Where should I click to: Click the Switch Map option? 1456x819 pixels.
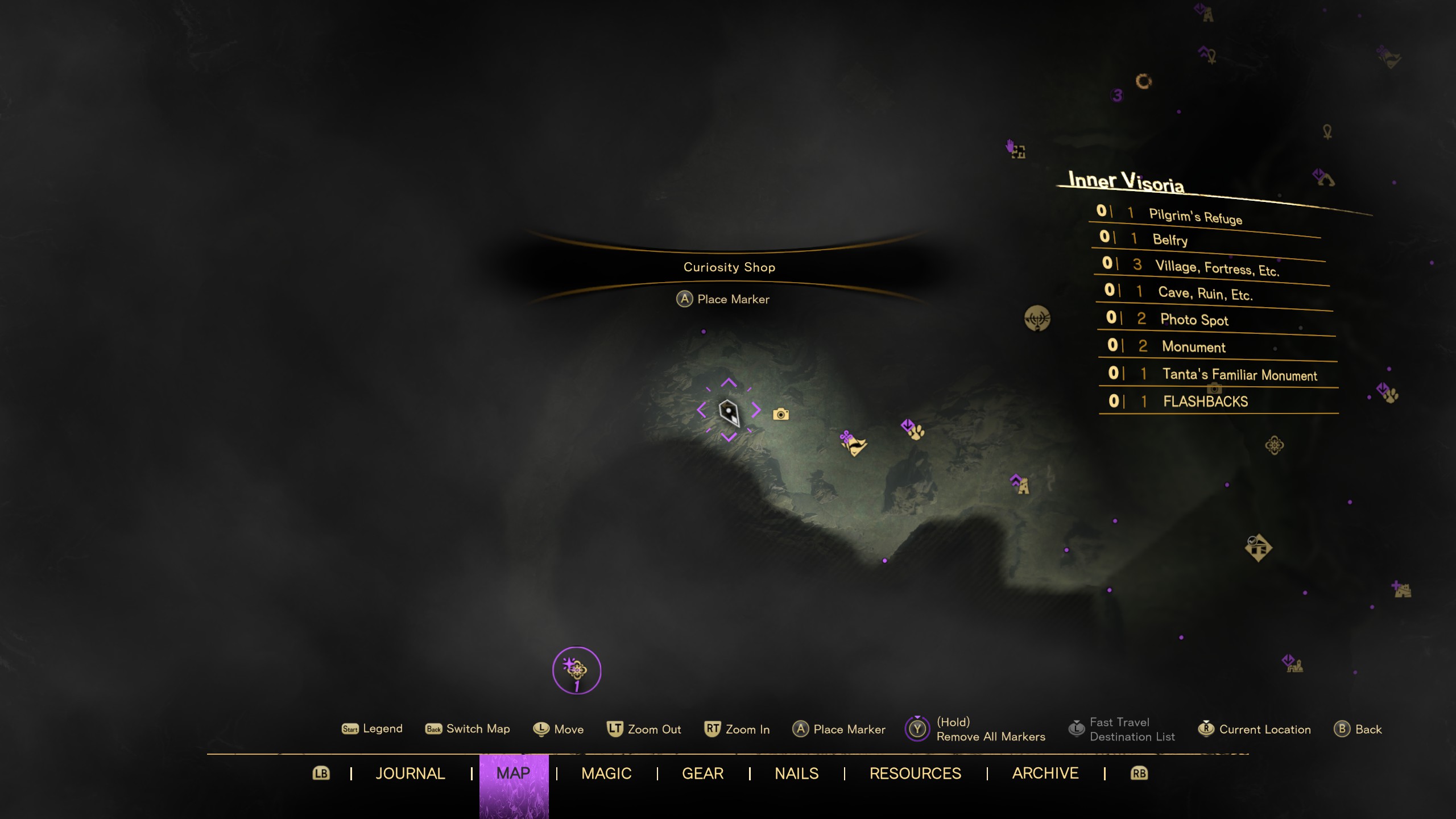[468, 729]
